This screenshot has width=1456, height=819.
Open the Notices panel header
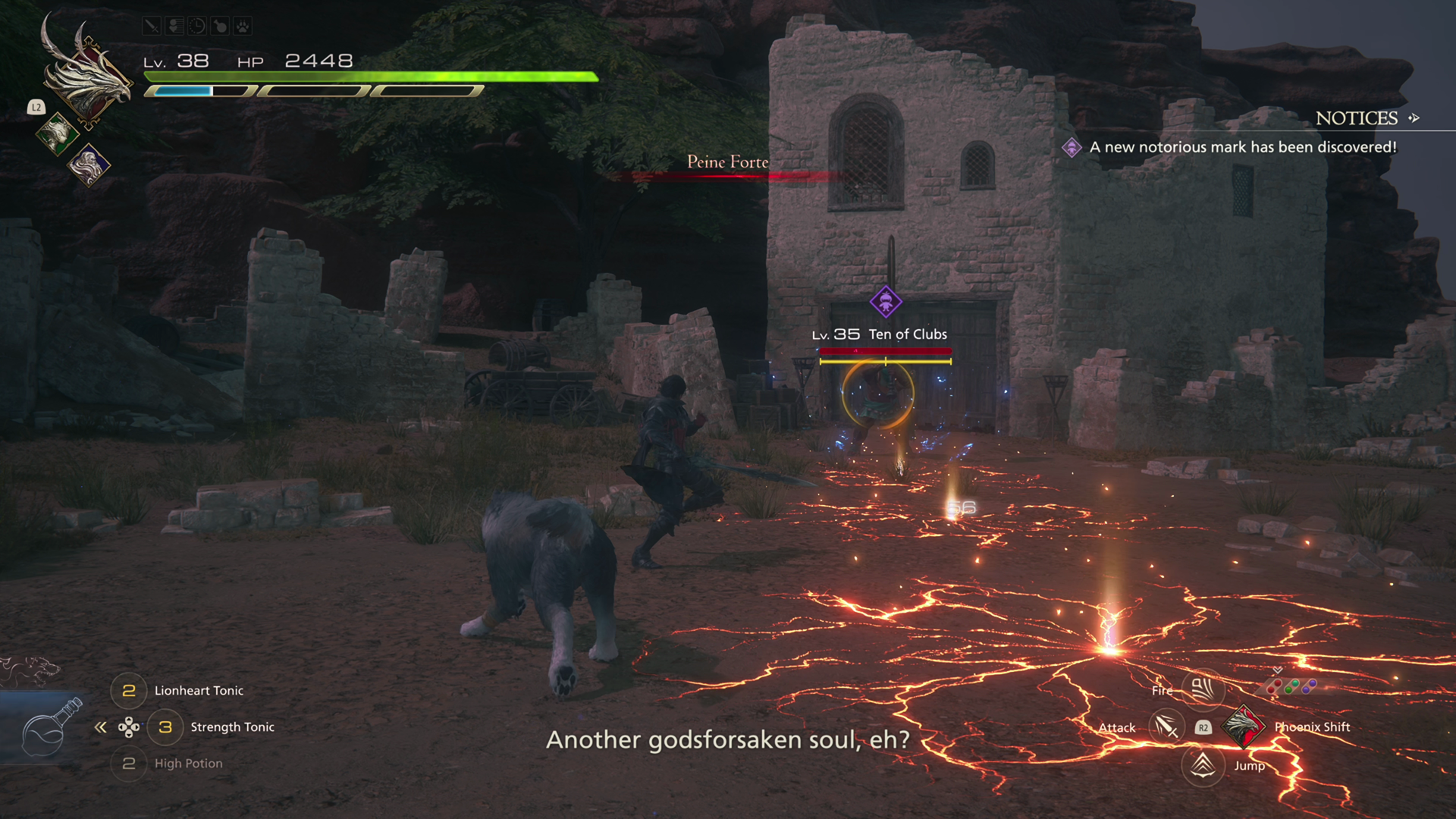tap(1356, 118)
